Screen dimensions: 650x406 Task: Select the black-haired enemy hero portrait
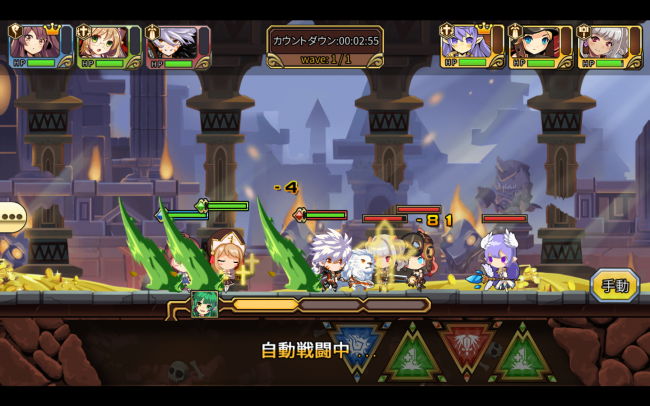[535, 43]
